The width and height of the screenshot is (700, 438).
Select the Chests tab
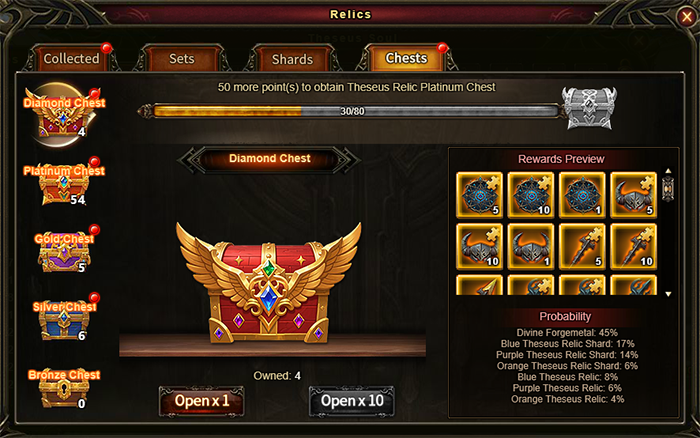click(x=407, y=59)
